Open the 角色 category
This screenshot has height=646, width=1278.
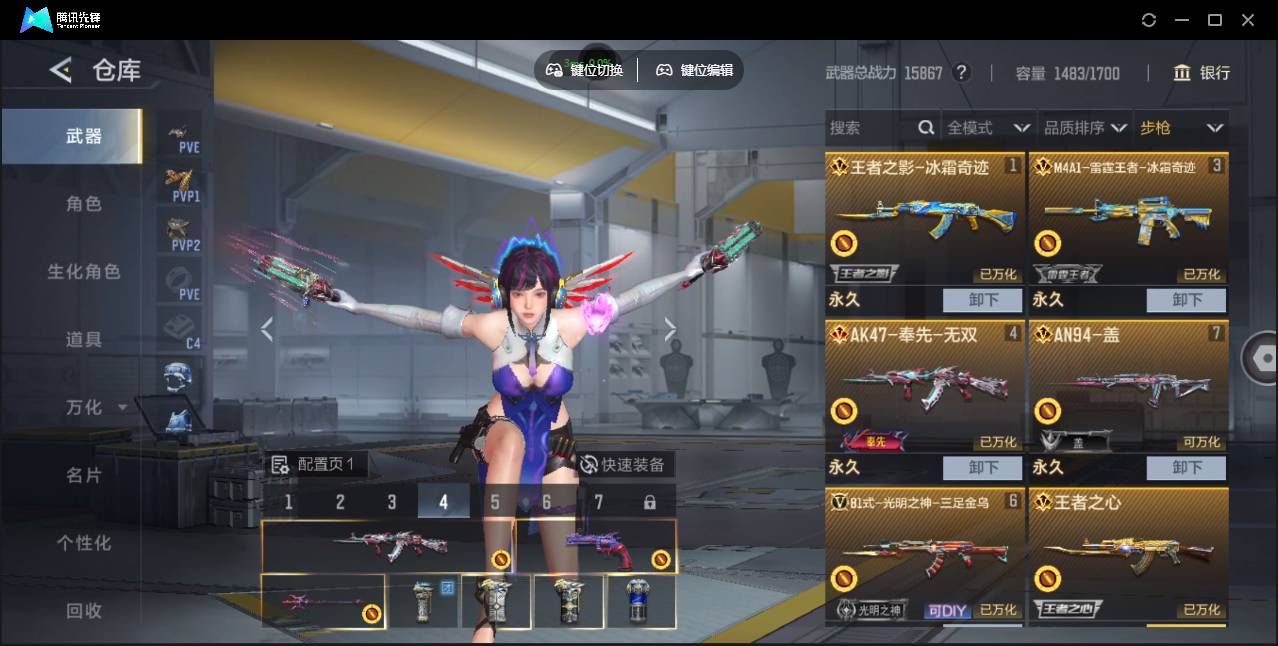click(x=83, y=204)
